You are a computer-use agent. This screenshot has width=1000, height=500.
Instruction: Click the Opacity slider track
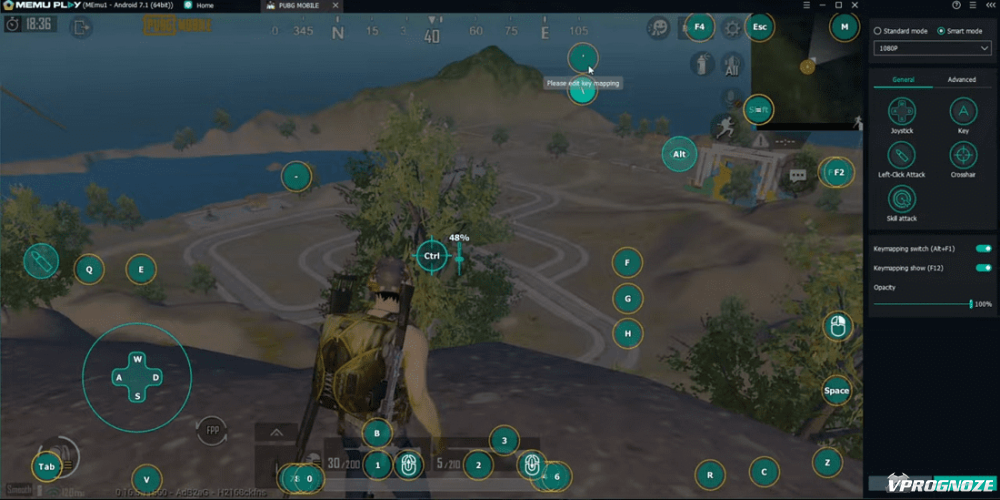pyautogui.click(x=920, y=303)
